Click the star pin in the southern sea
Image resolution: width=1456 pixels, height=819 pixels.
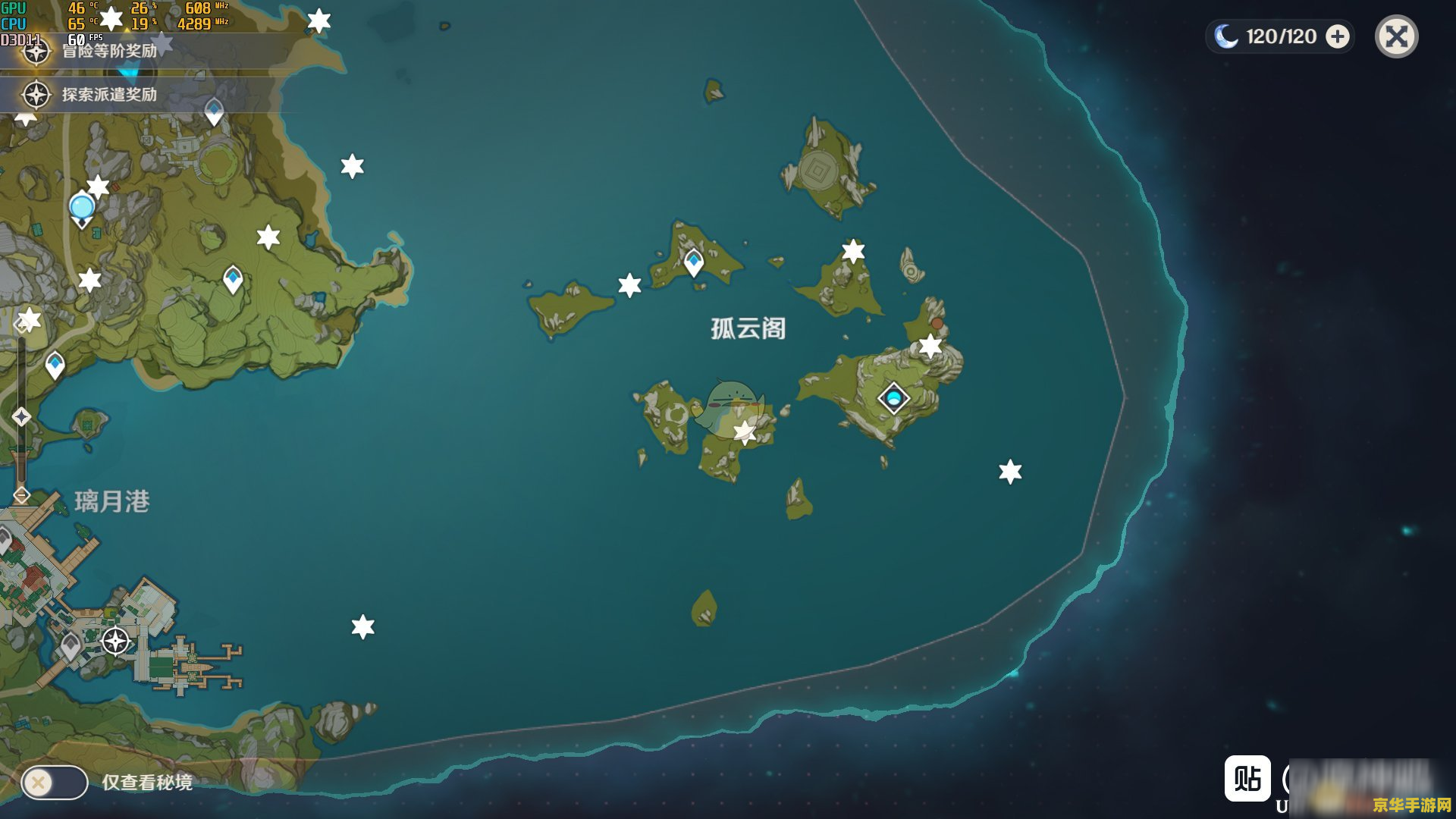pos(363,626)
